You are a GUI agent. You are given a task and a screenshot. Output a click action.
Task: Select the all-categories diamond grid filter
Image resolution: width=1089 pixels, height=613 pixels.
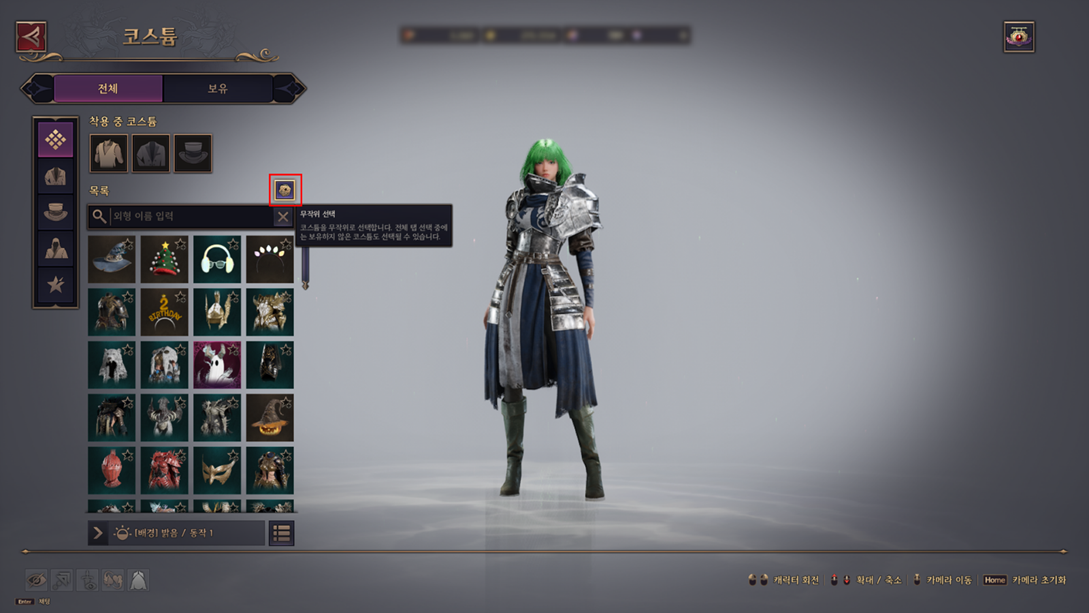[x=55, y=140]
